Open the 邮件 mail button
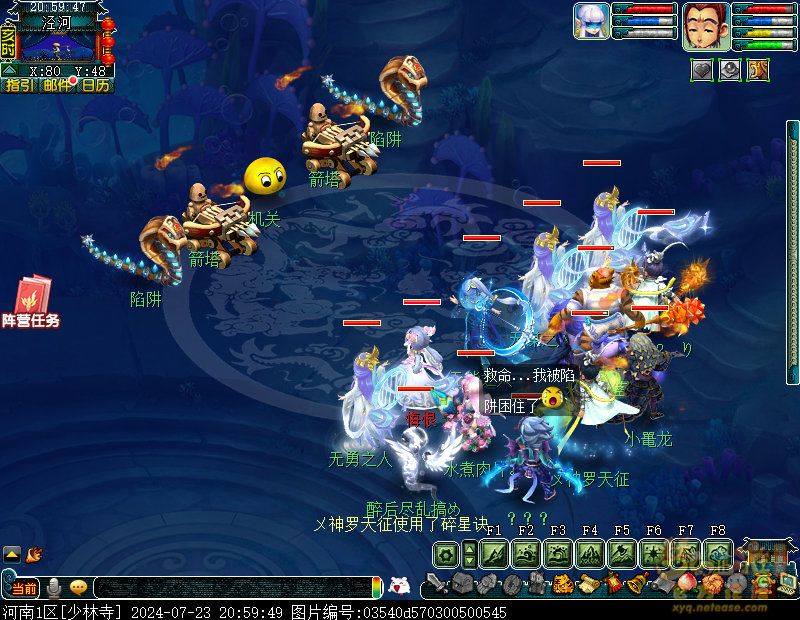The width and height of the screenshot is (800, 620). 57,86
